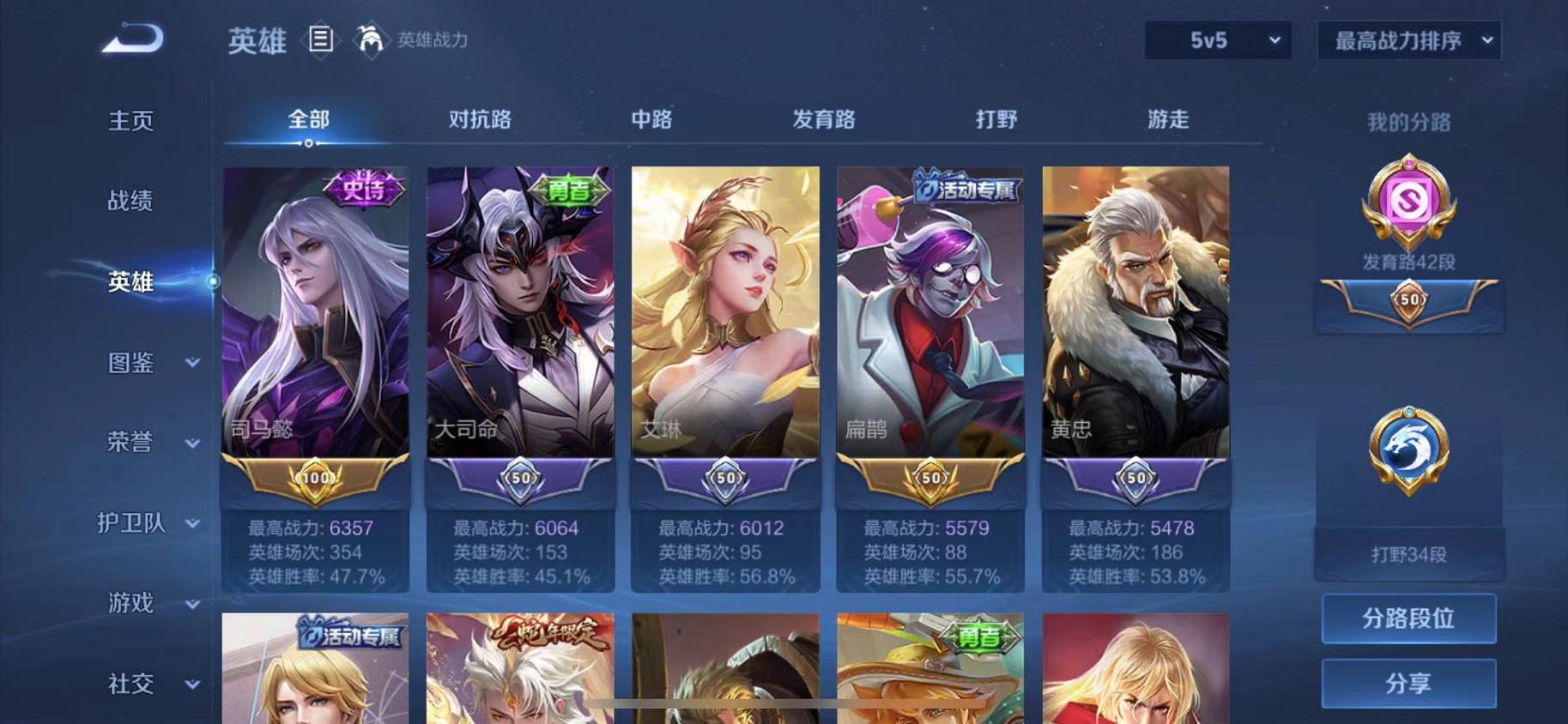Click the 分路段位 button

click(1408, 618)
